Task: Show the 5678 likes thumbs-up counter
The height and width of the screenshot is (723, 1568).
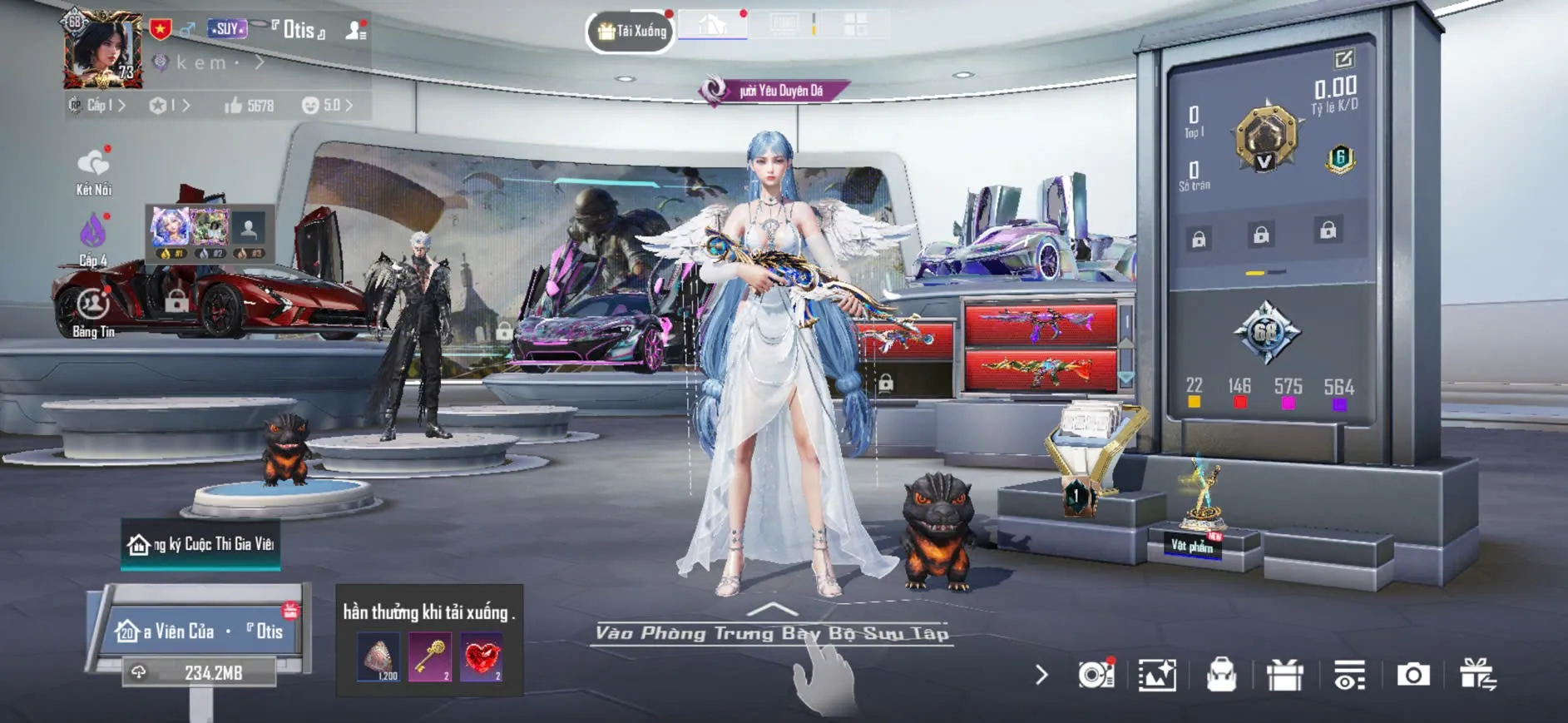Action: click(249, 106)
